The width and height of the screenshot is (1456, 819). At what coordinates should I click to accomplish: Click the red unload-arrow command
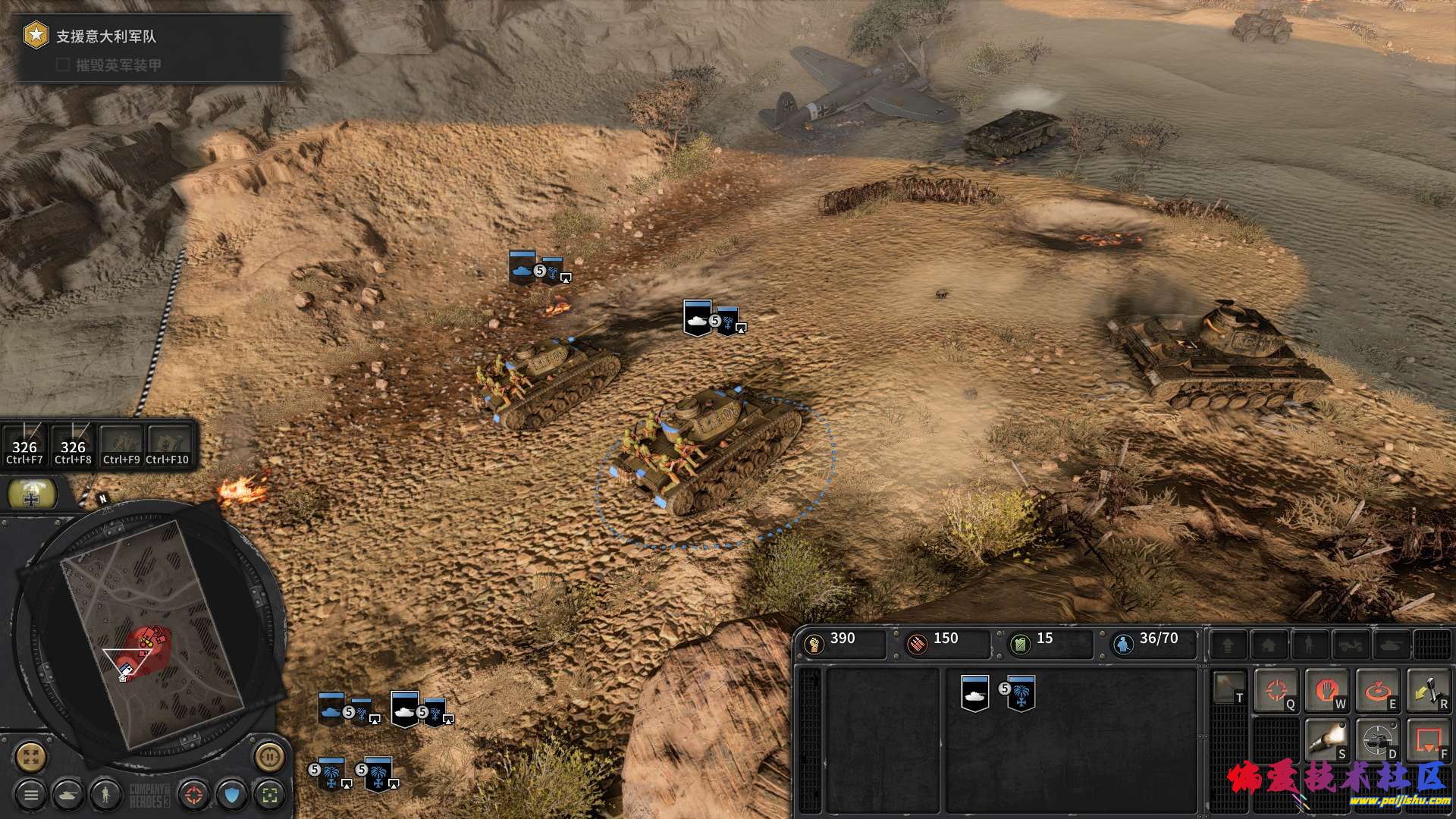pos(1428,739)
